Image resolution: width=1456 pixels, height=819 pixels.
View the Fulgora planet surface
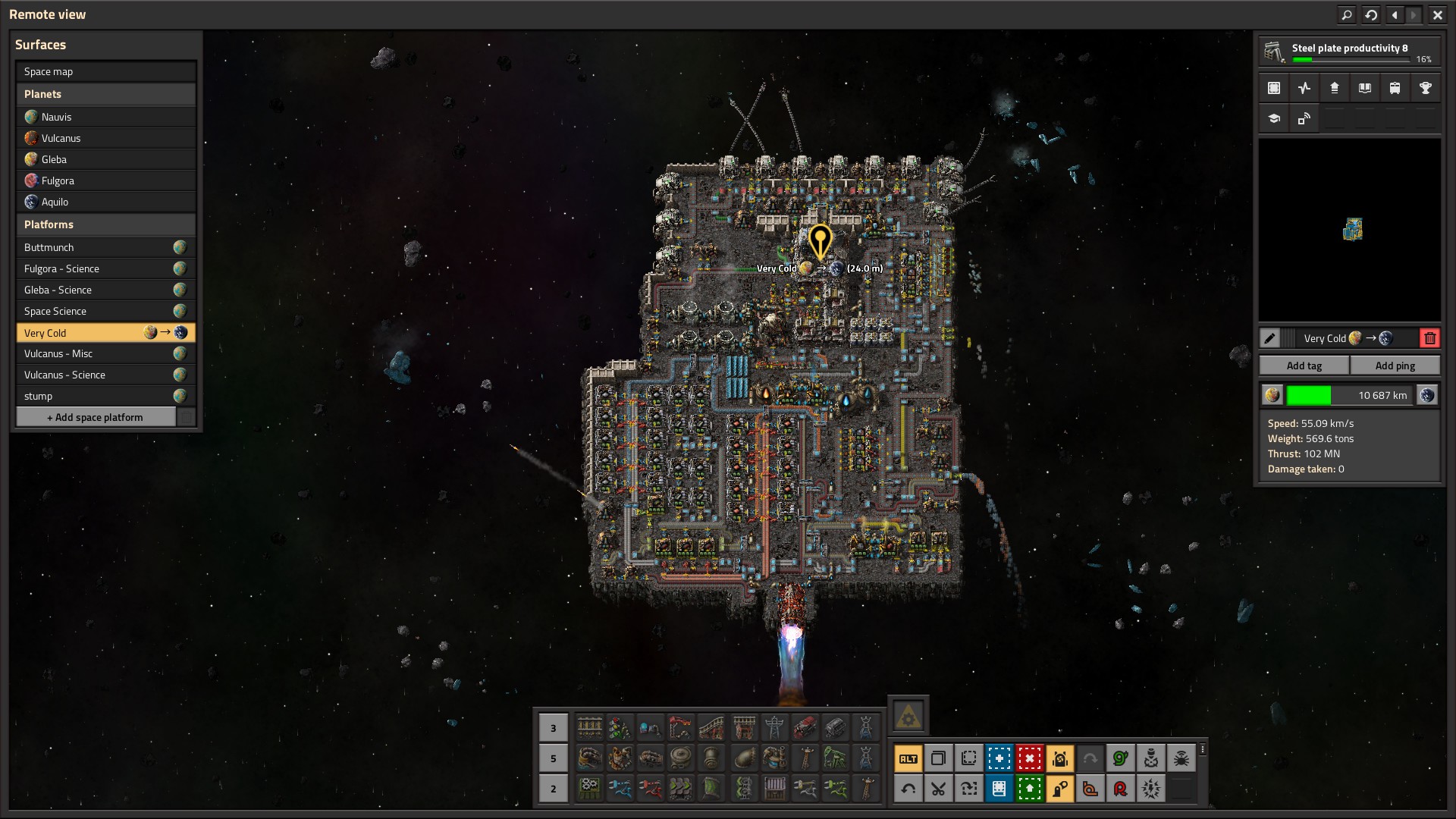click(x=105, y=180)
